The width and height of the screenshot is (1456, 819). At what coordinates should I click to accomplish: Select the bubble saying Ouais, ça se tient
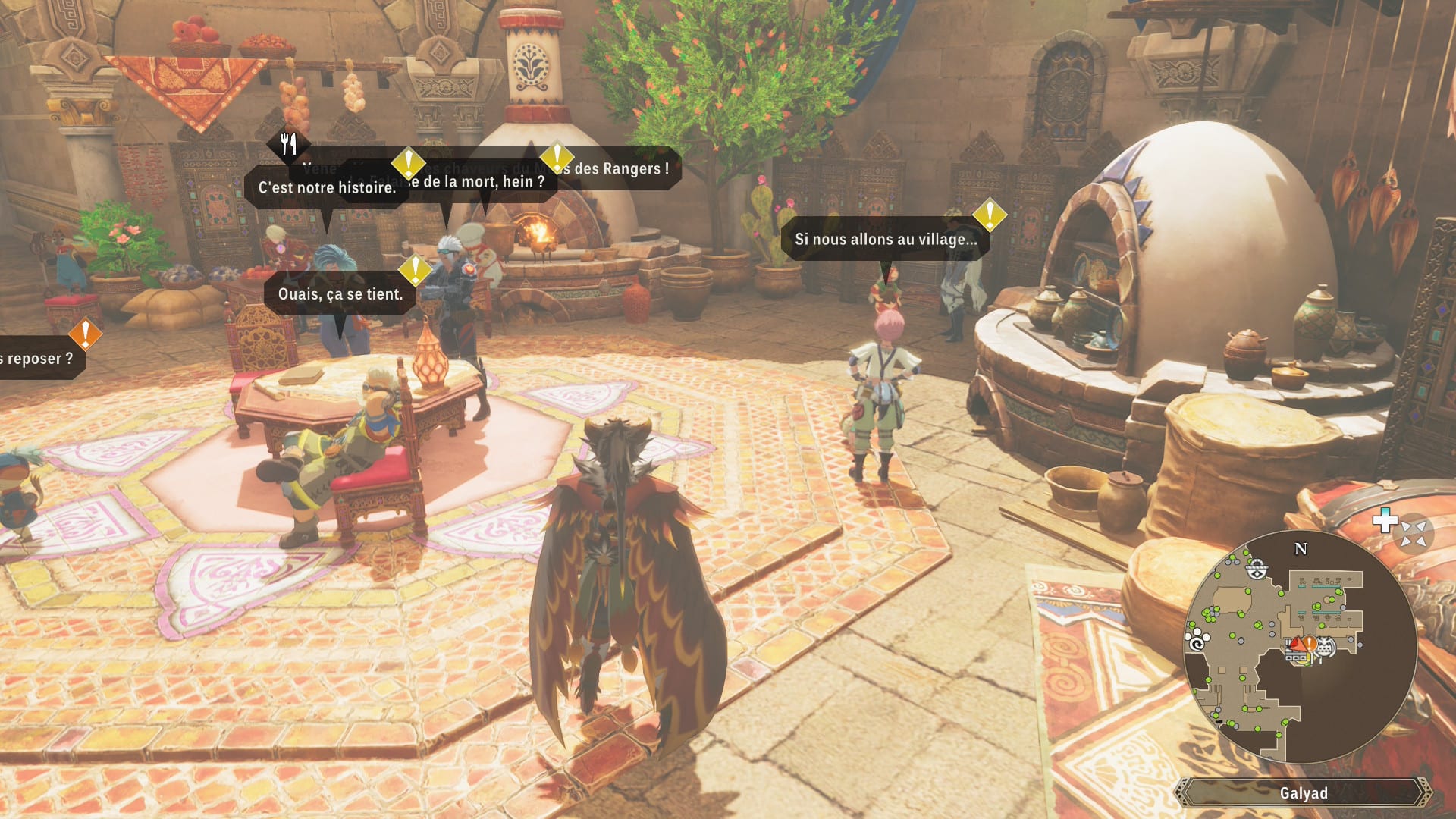click(340, 294)
